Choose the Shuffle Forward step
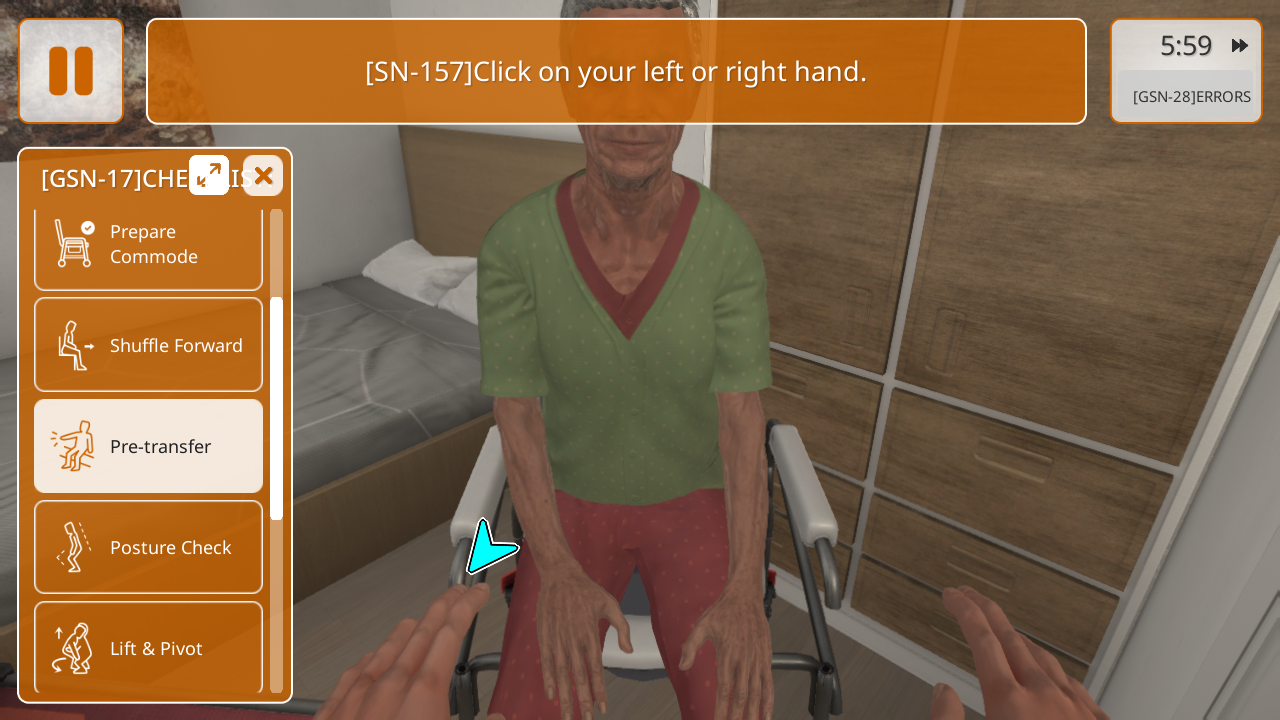The height and width of the screenshot is (720, 1280). pos(148,345)
